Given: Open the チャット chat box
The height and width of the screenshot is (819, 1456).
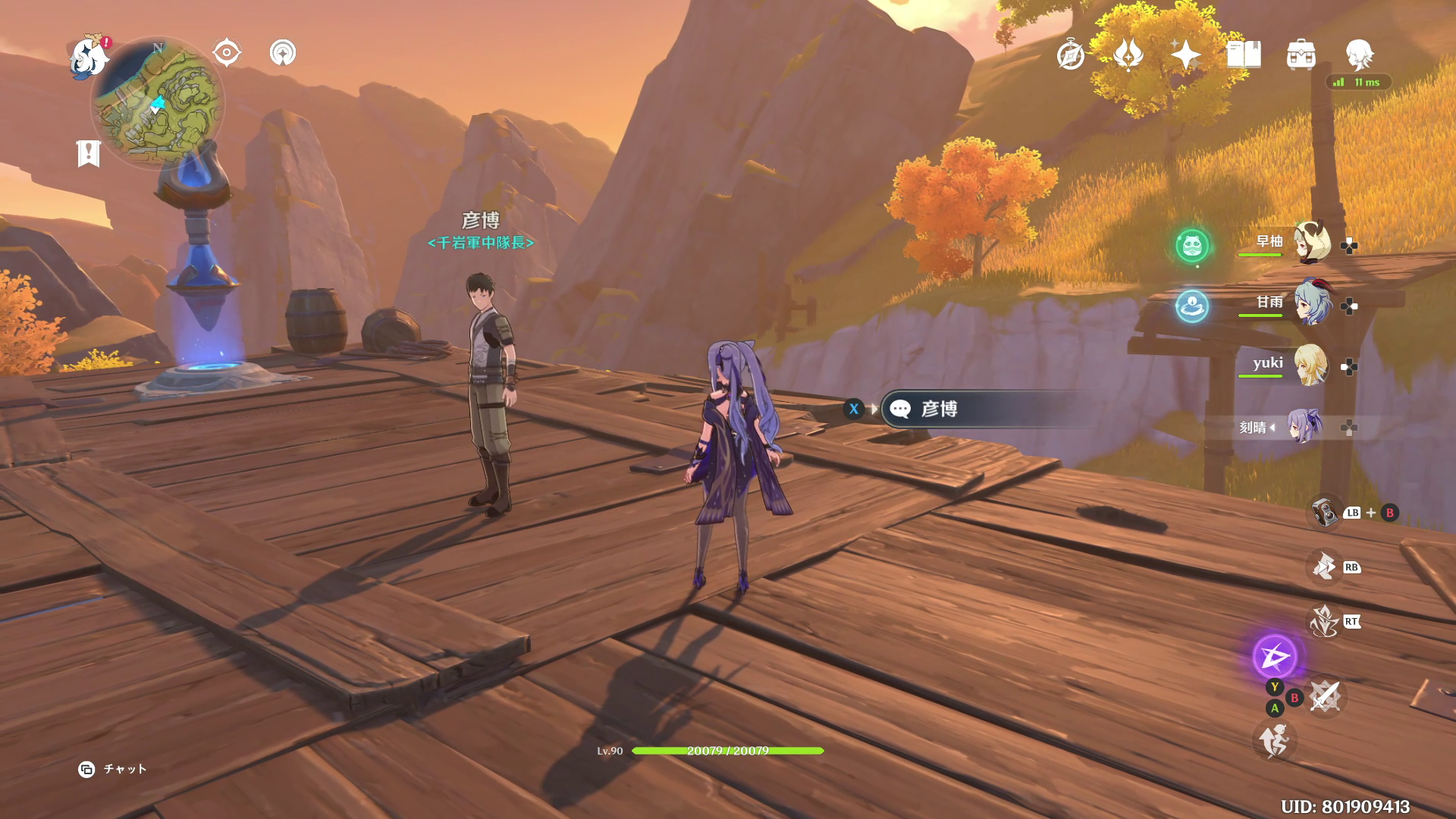Looking at the screenshot, I should click(x=114, y=769).
